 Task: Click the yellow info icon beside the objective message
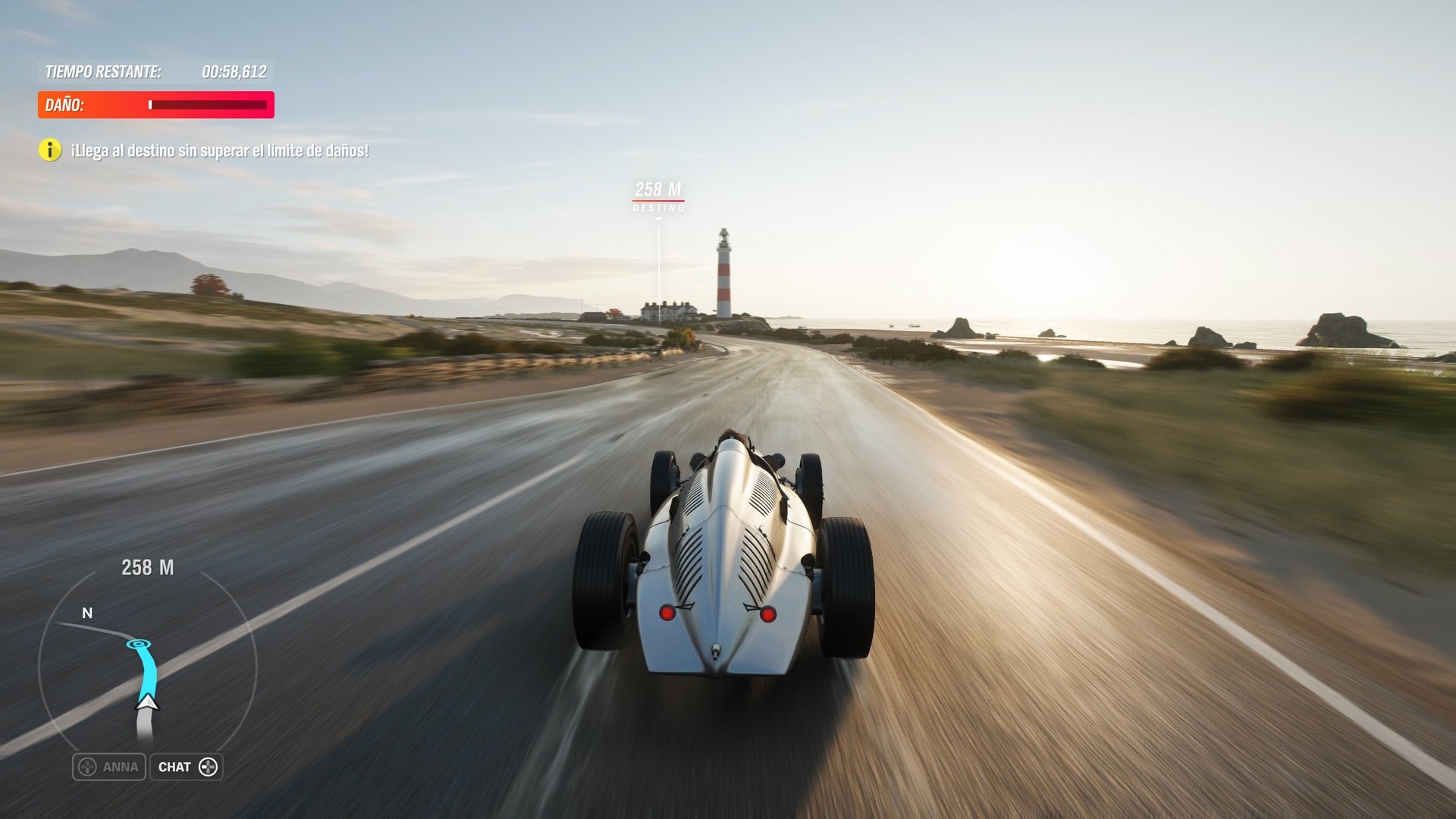click(50, 151)
